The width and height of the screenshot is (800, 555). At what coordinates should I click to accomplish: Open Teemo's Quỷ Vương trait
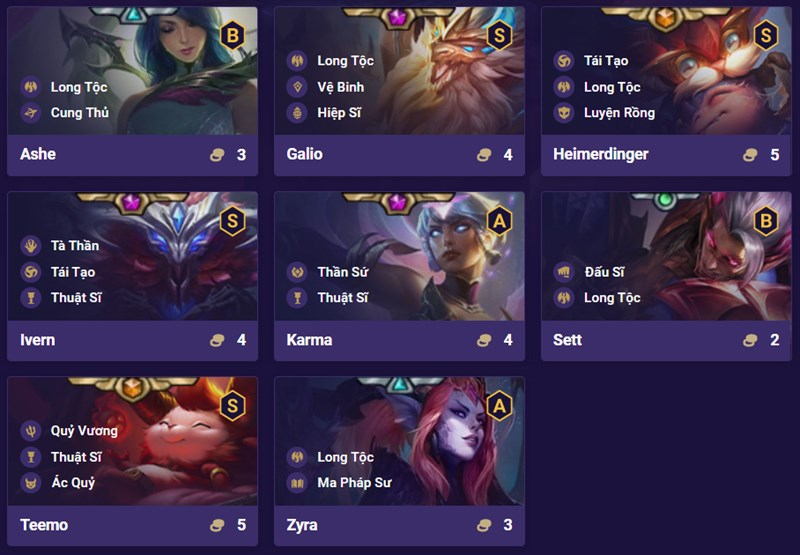click(x=84, y=431)
